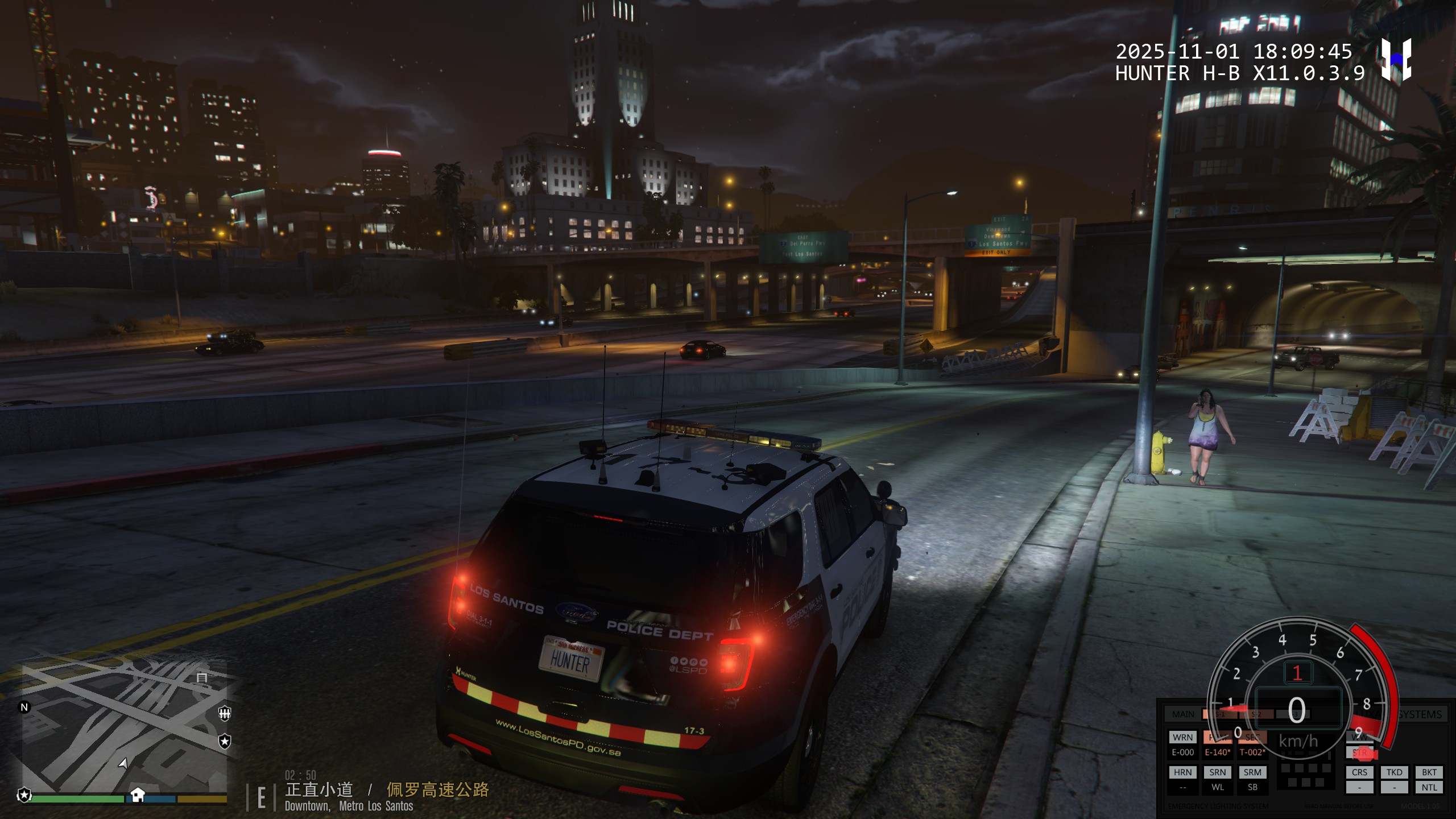1456x819 pixels.
Task: Click the garage door blip on minimap
Action: pyautogui.click(x=202, y=677)
